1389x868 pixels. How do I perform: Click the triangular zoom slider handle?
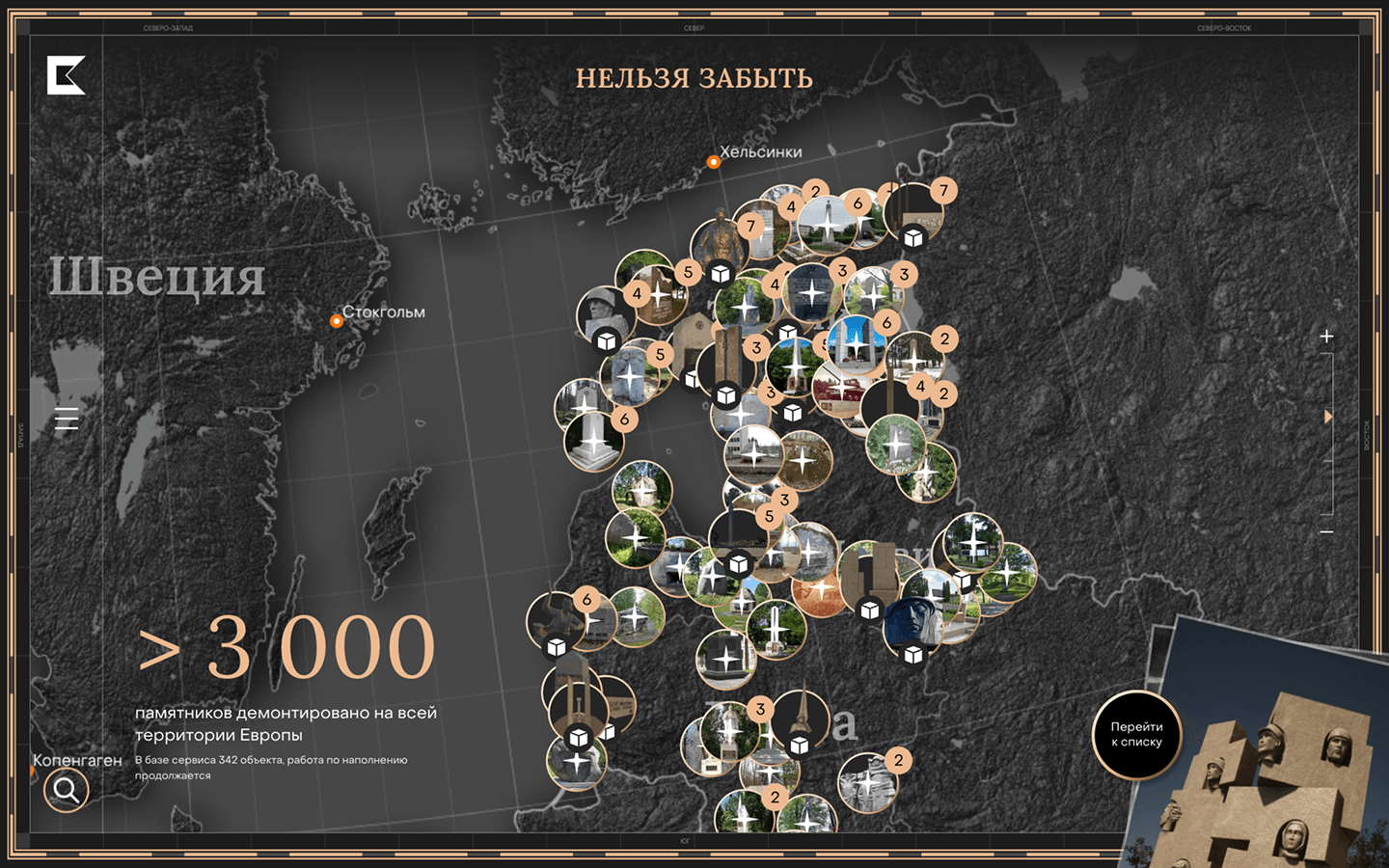[1328, 417]
